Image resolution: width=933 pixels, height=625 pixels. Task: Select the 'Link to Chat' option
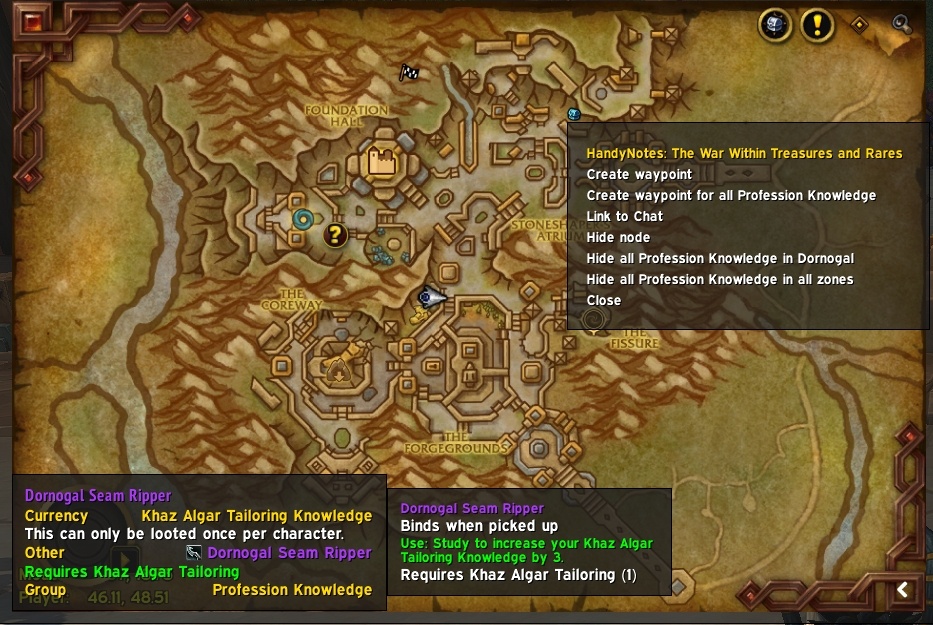coord(624,217)
